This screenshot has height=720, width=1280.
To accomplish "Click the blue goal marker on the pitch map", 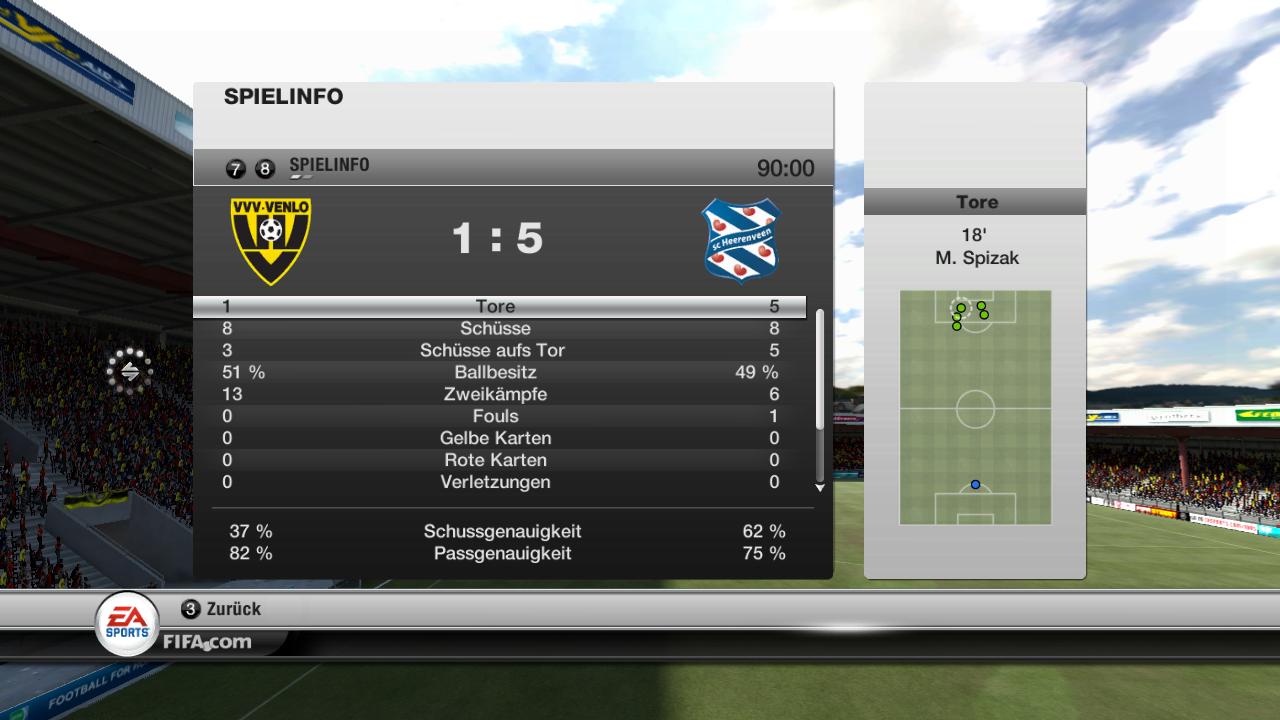I will pyautogui.click(x=975, y=485).
